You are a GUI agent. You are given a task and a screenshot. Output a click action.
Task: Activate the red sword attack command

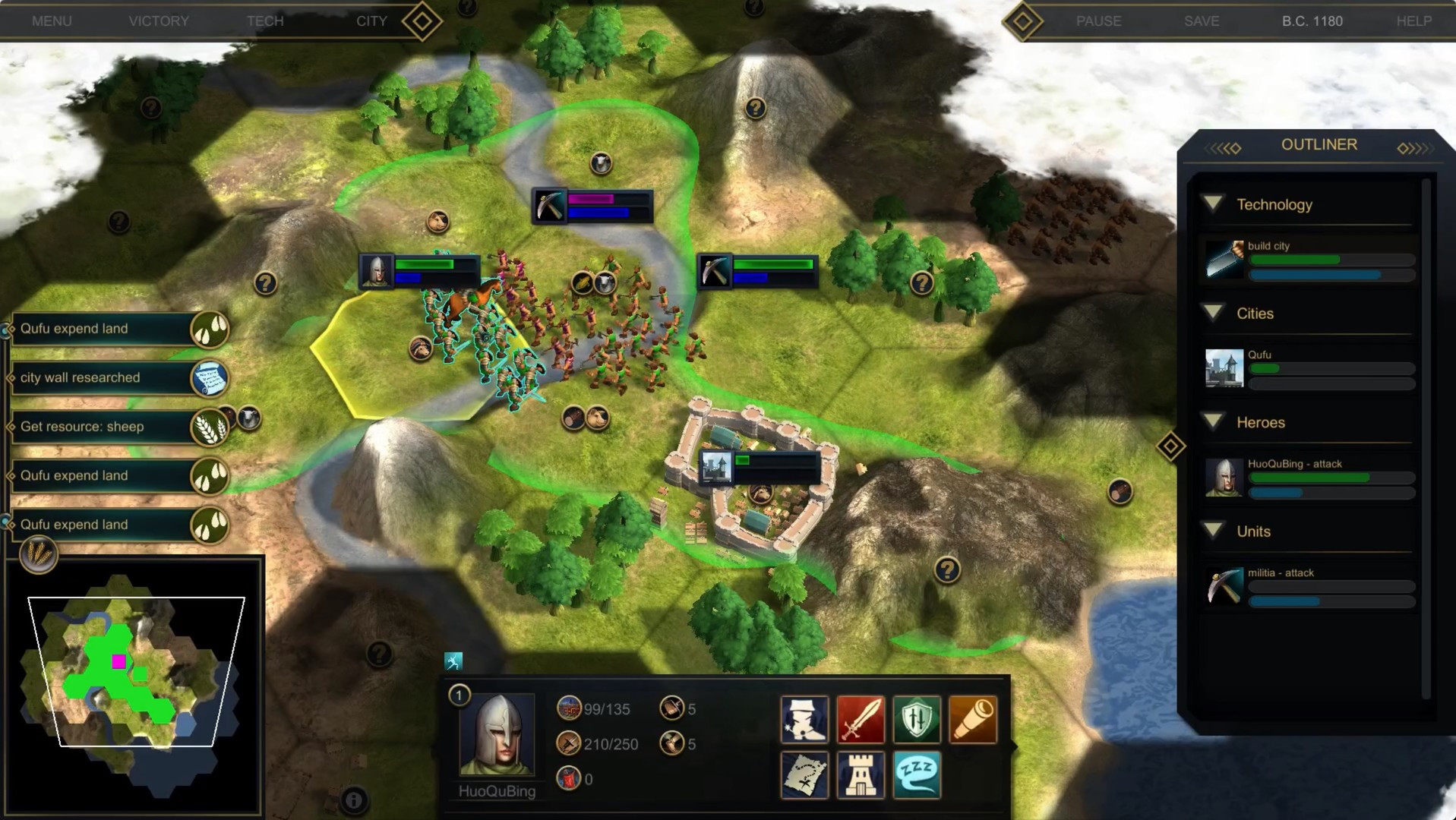861,718
